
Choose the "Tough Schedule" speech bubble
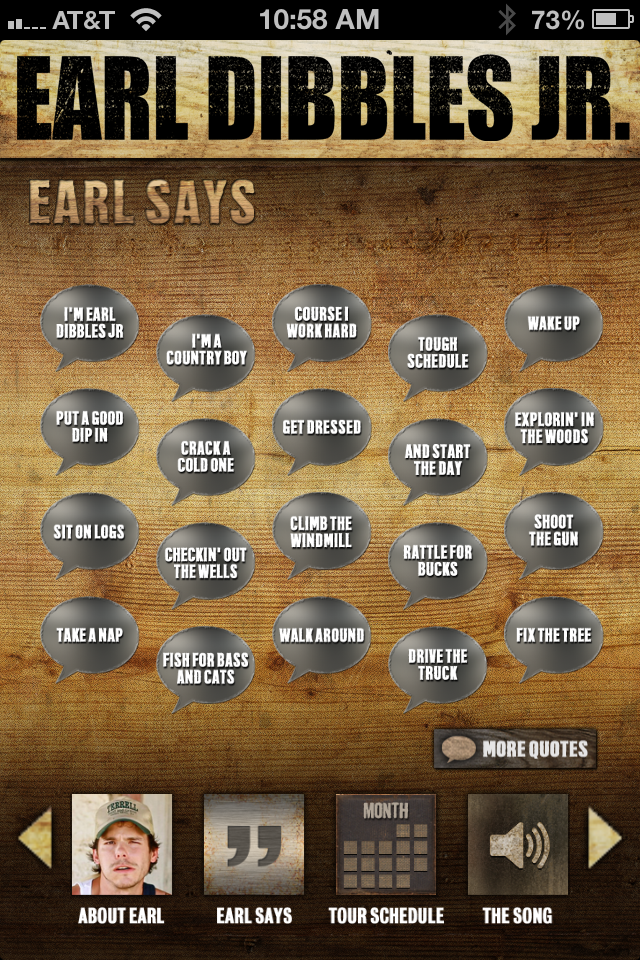[437, 352]
